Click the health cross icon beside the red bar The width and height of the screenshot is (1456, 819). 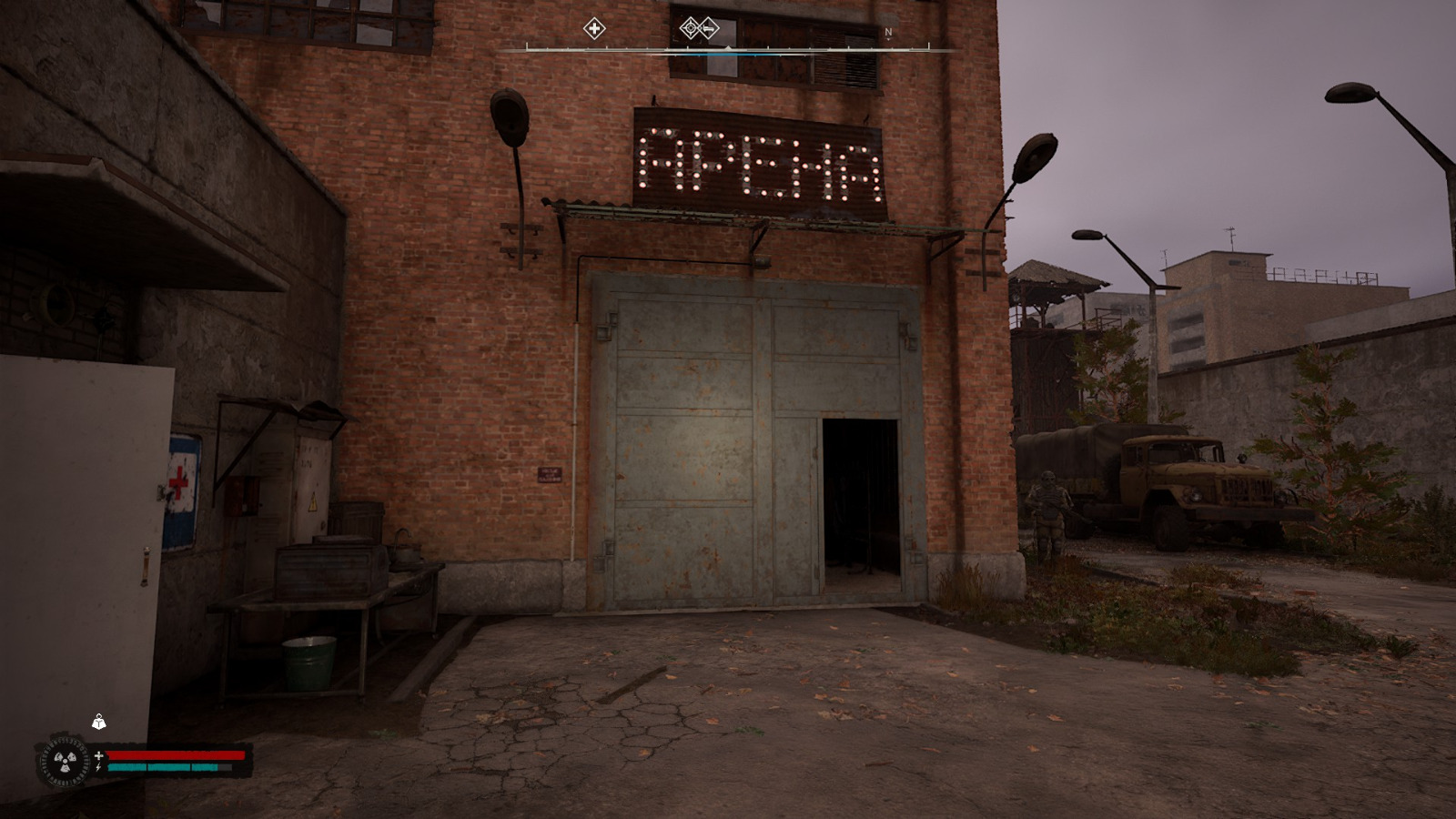point(98,754)
